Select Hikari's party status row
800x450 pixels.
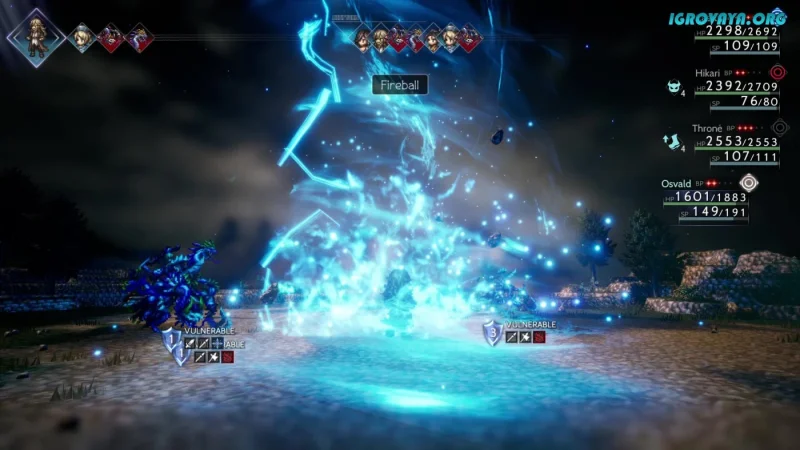pos(737,88)
